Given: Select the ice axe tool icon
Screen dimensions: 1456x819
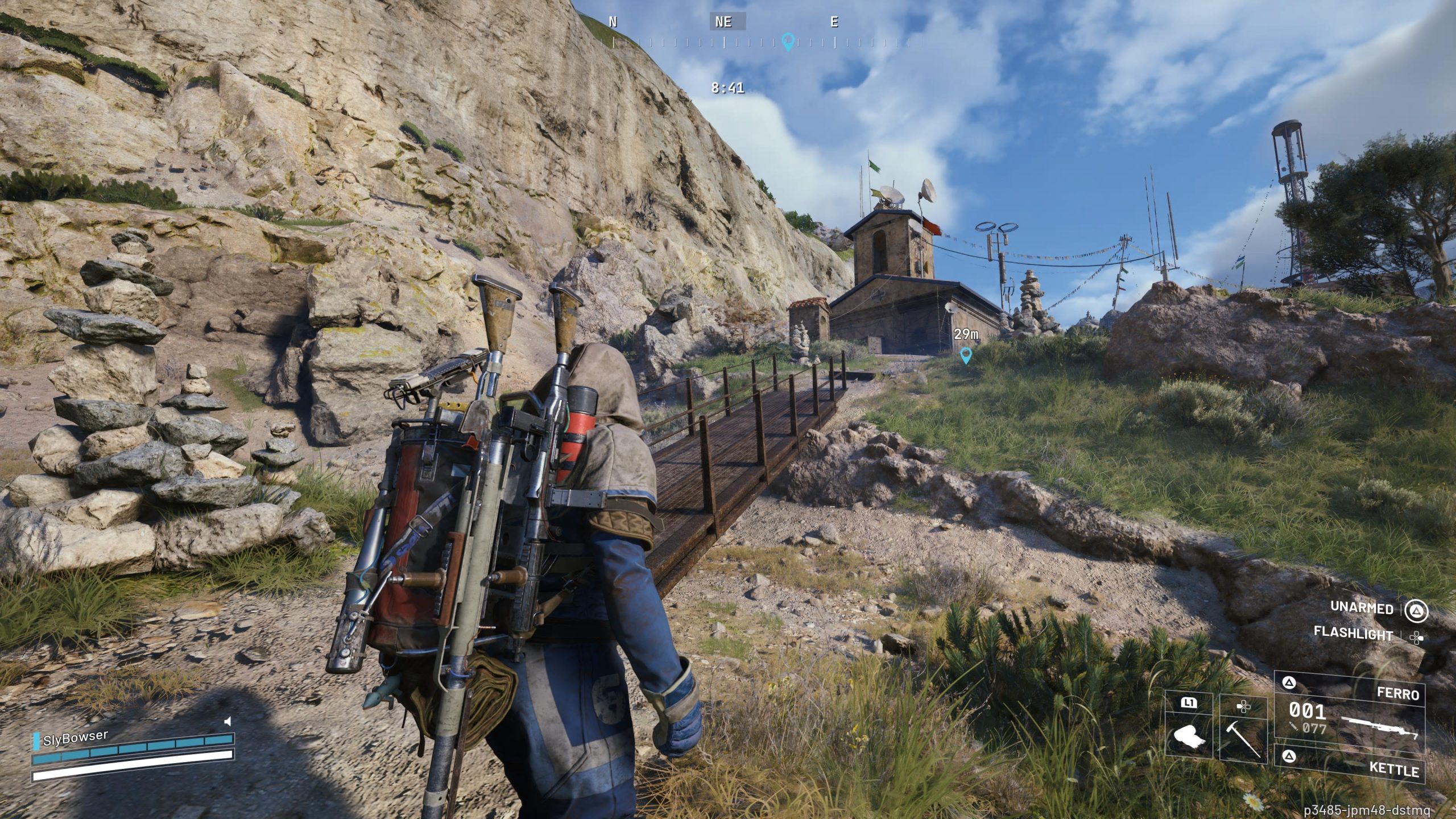Looking at the screenshot, I should [1243, 740].
